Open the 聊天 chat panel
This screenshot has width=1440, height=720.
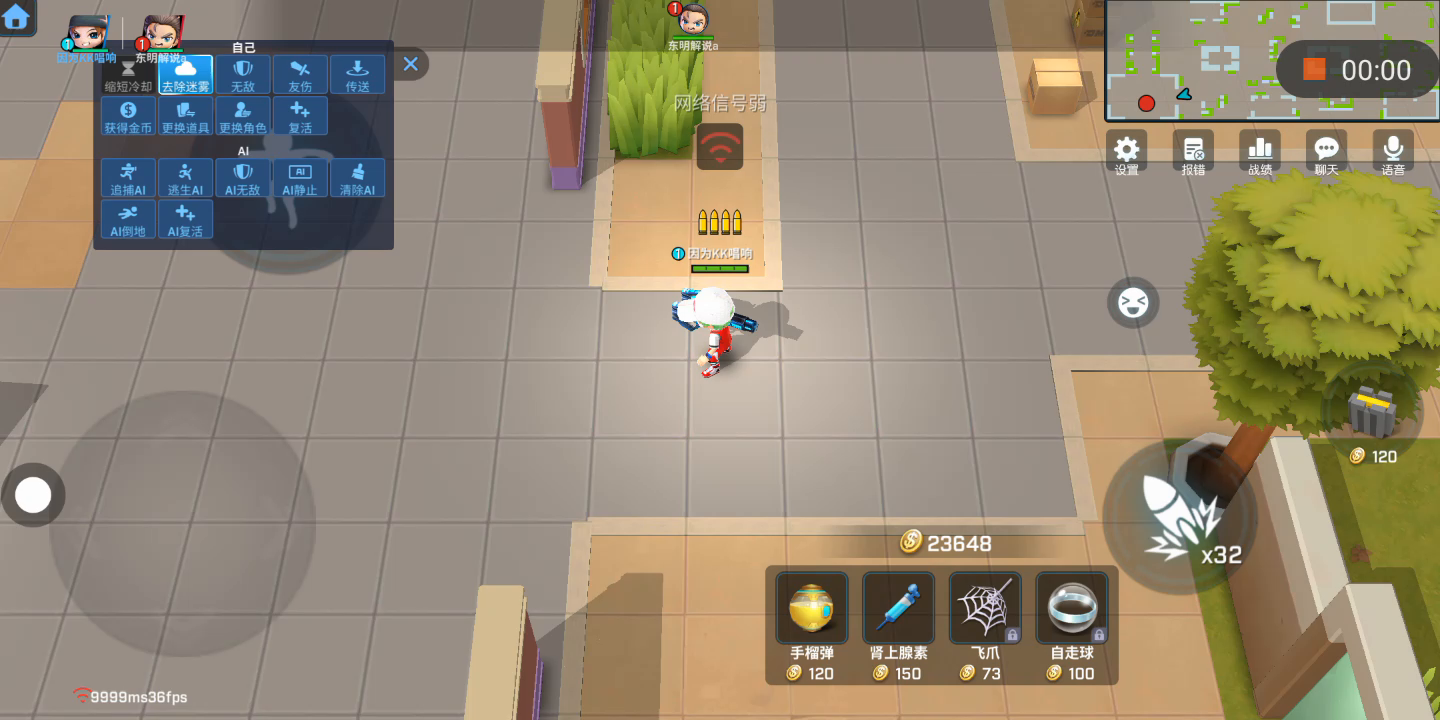1326,154
